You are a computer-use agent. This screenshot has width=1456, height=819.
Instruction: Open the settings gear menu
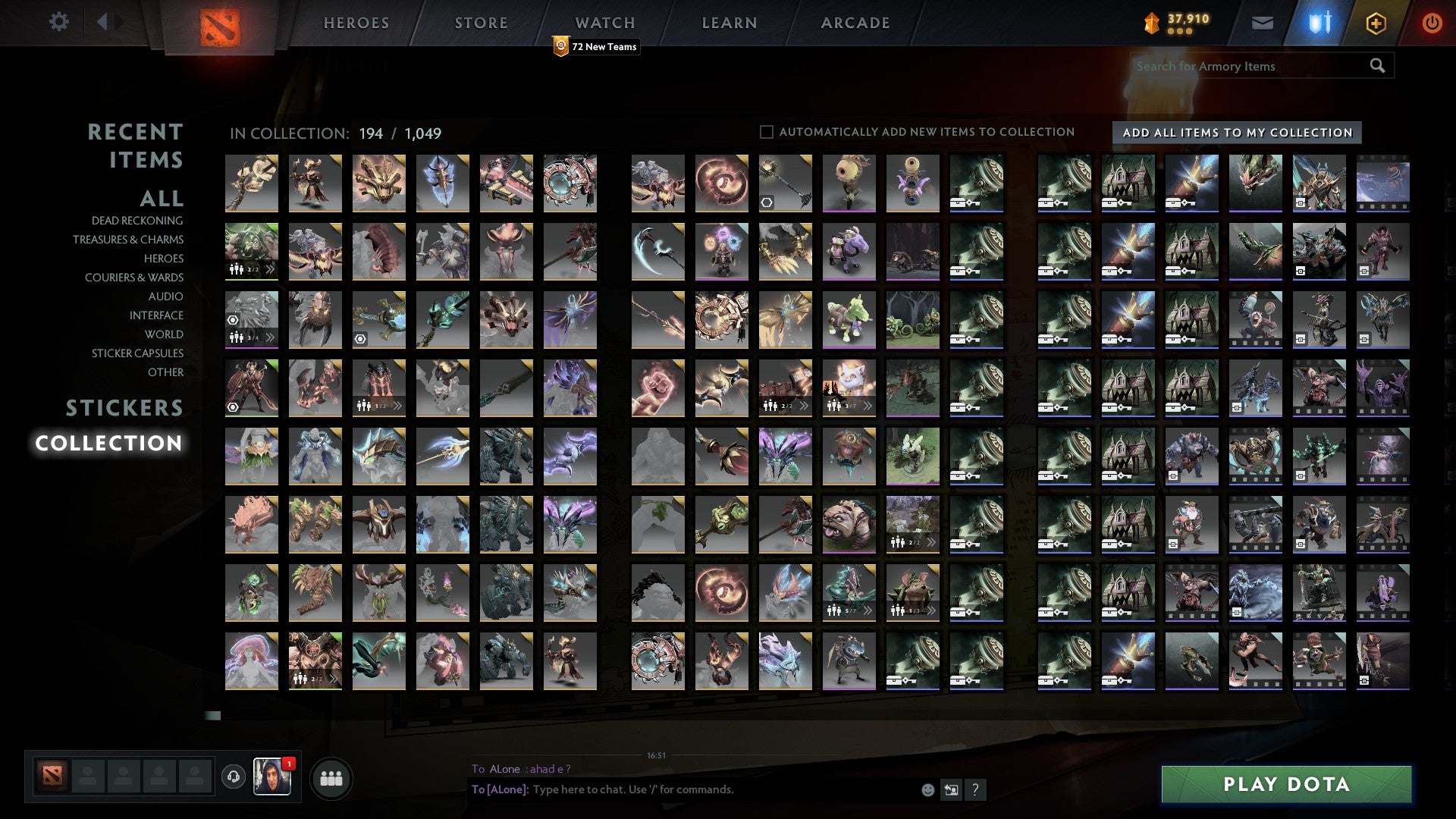[x=58, y=22]
